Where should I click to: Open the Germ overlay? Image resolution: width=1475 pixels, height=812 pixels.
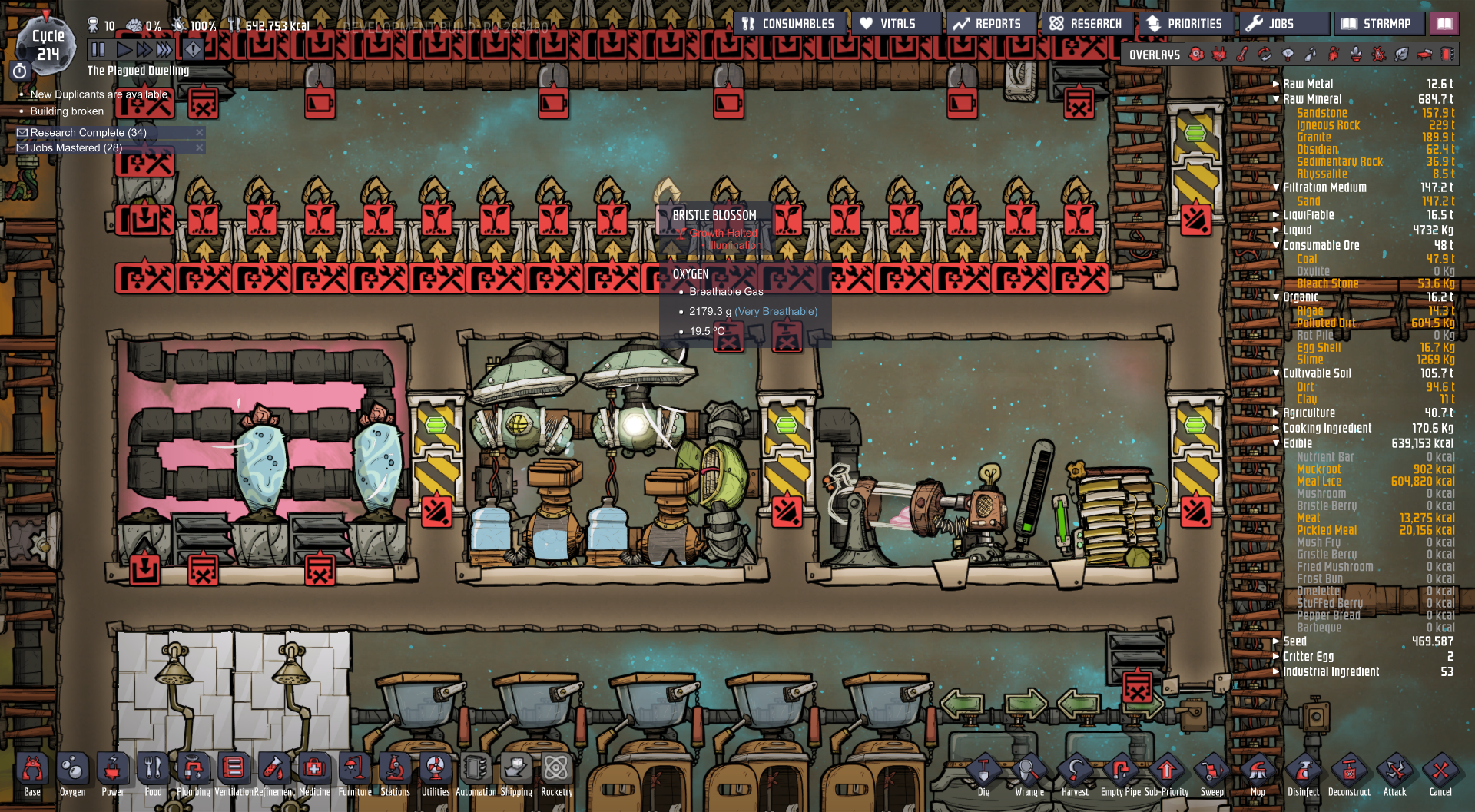[1379, 55]
